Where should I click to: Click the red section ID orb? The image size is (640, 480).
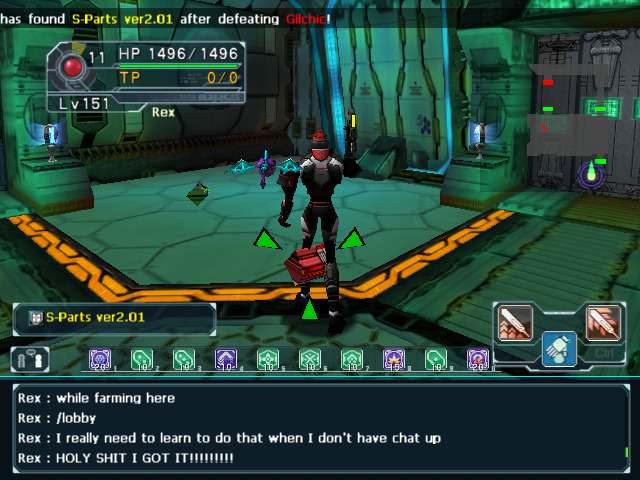[72, 67]
